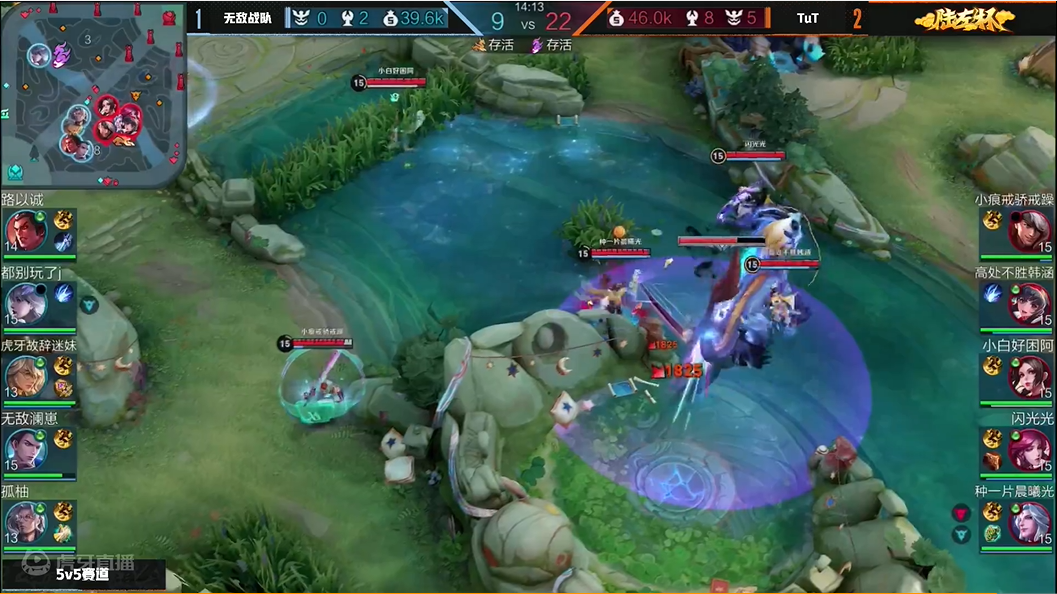The height and width of the screenshot is (594, 1057).
Task: Click the 无敌战队 team name
Action: (x=247, y=18)
